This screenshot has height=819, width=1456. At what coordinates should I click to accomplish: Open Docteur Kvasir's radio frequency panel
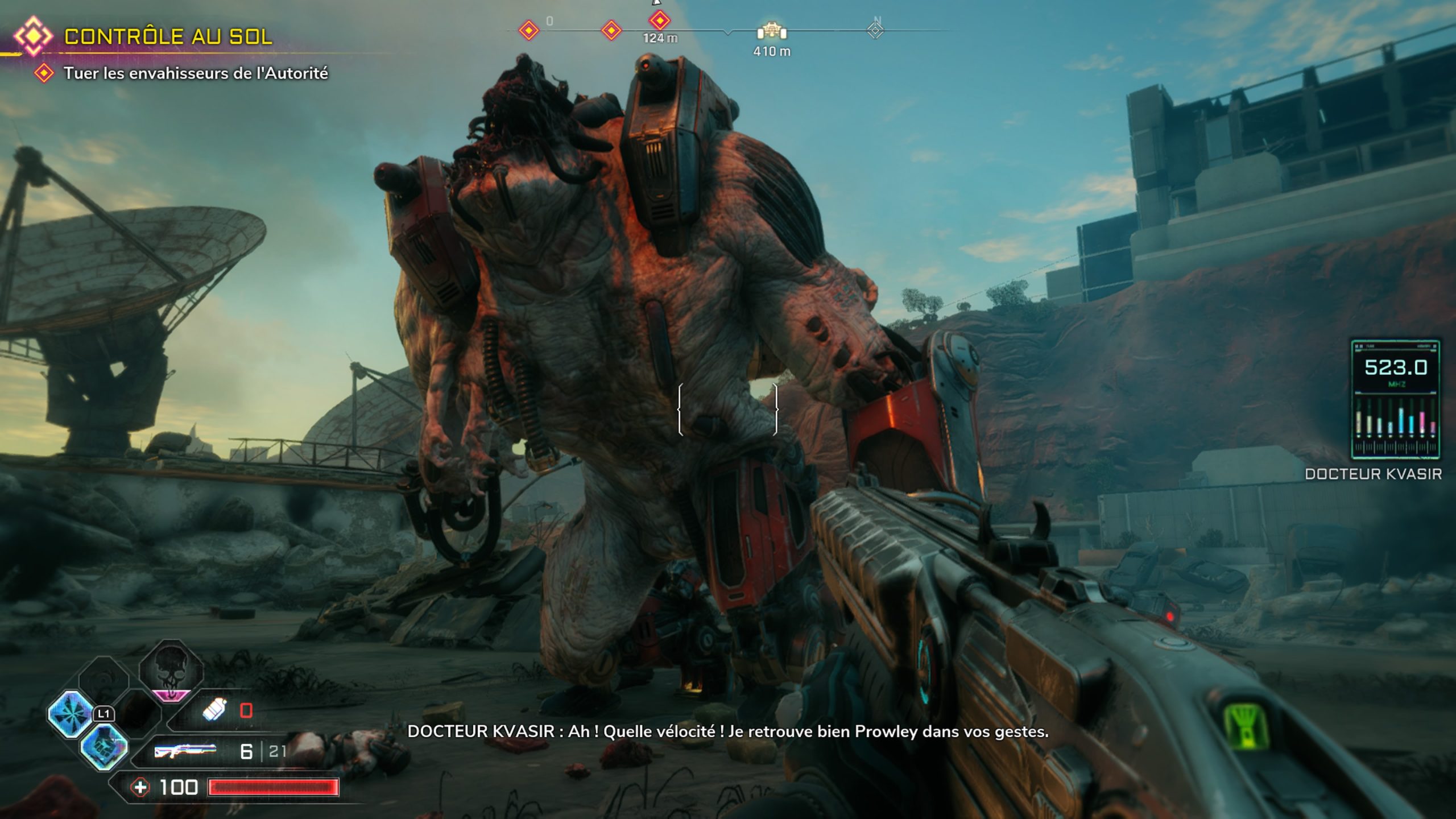pyautogui.click(x=1395, y=399)
